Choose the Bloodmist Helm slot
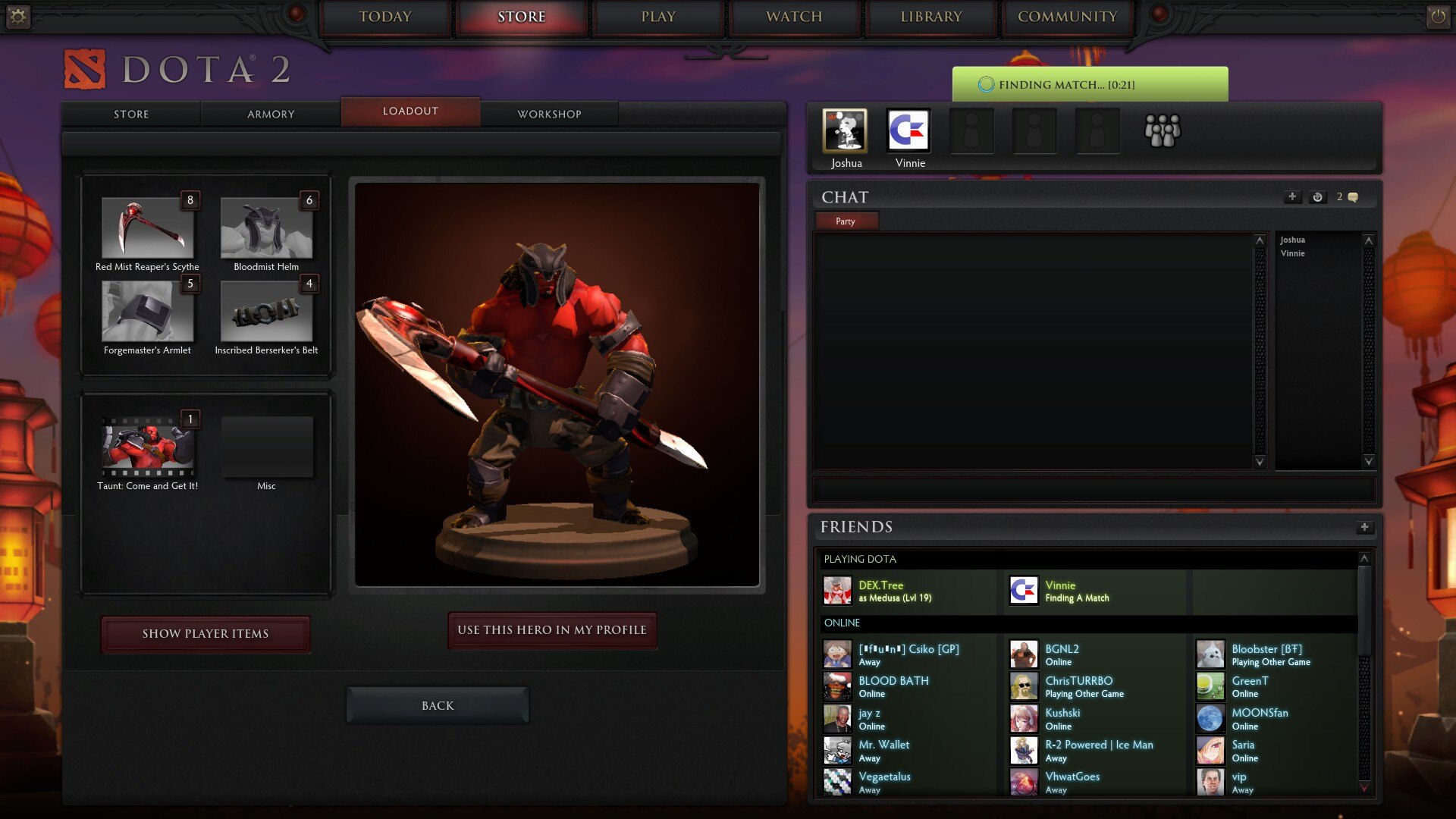 pos(266,228)
